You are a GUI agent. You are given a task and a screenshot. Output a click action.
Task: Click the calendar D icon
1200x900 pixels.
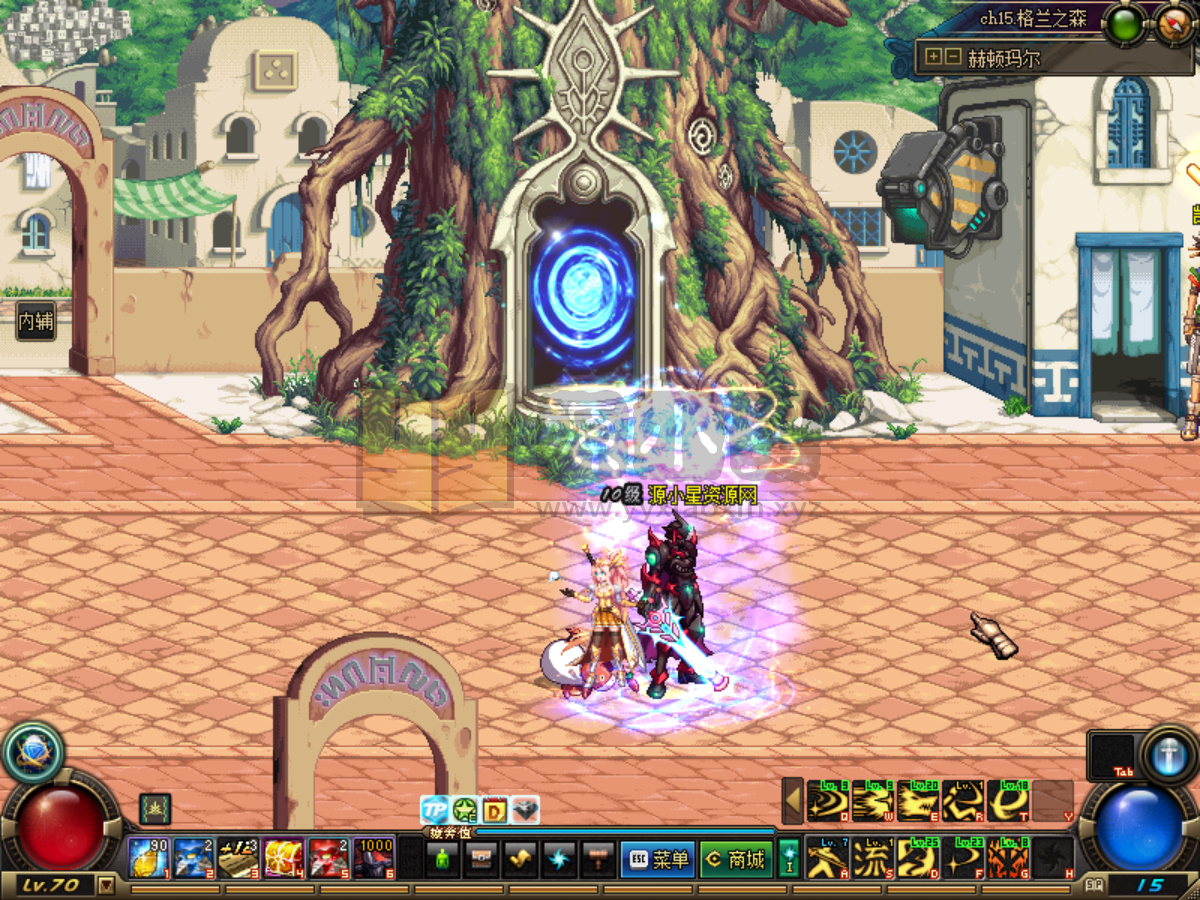[x=495, y=809]
